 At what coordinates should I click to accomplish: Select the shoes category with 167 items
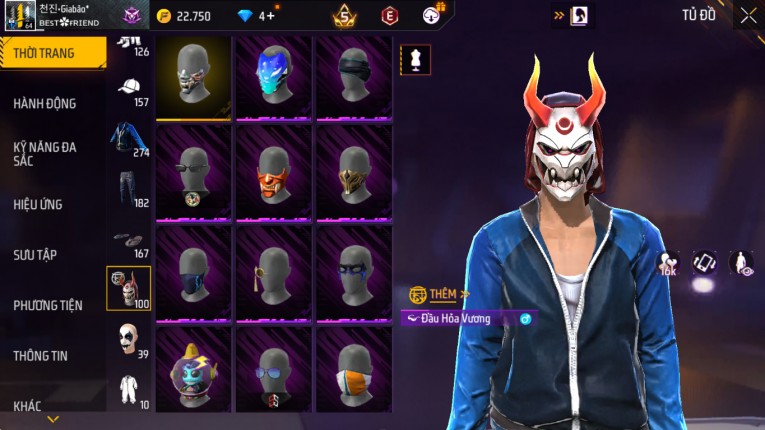129,241
